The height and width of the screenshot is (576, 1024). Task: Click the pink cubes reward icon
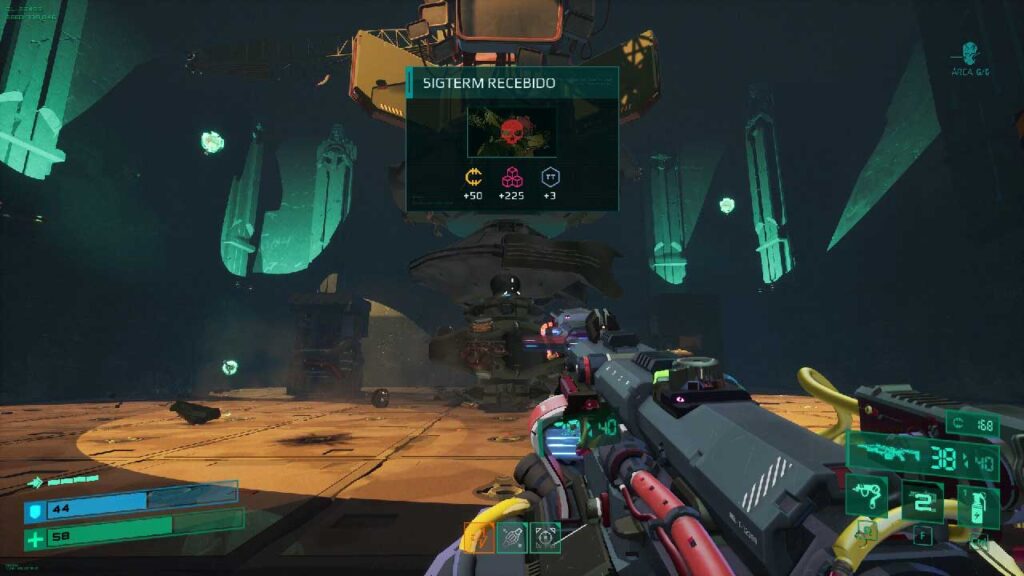512,178
